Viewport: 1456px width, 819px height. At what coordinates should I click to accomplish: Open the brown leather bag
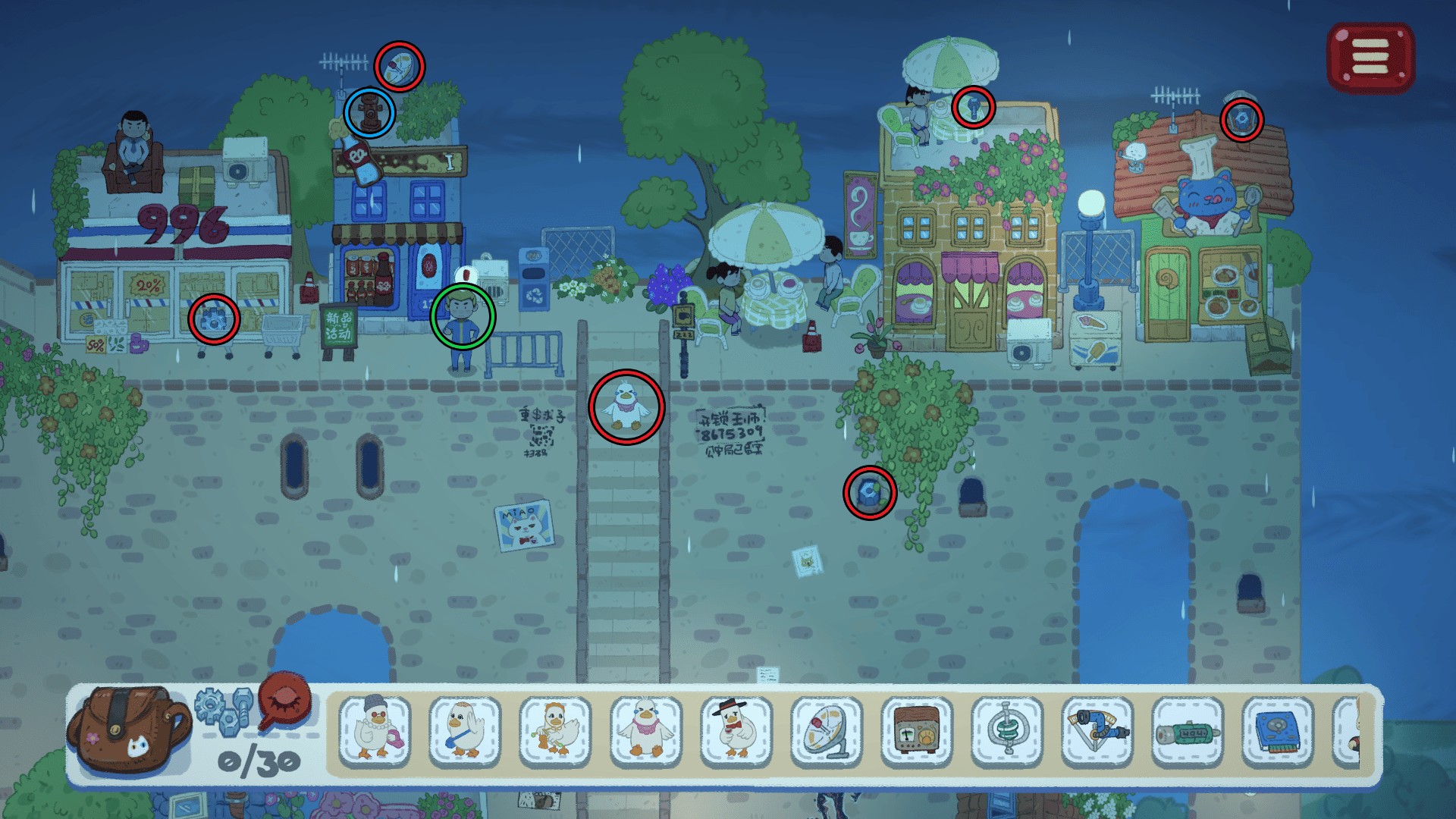click(x=128, y=730)
